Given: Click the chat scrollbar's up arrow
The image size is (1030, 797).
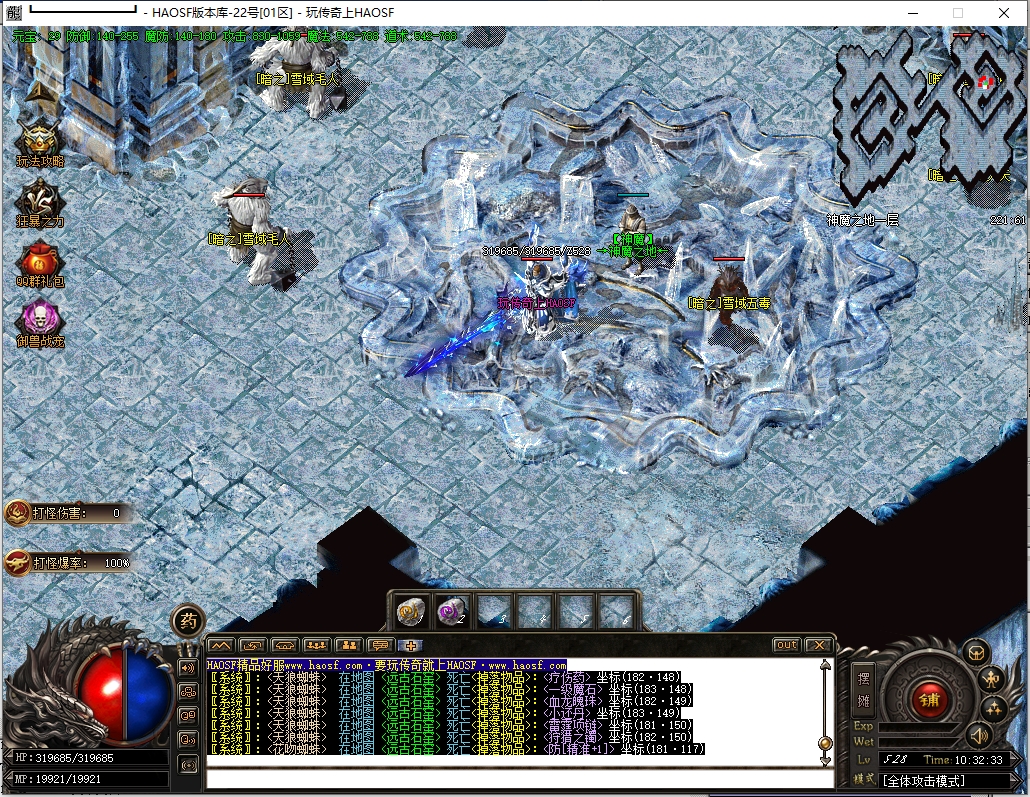Looking at the screenshot, I should (x=825, y=666).
